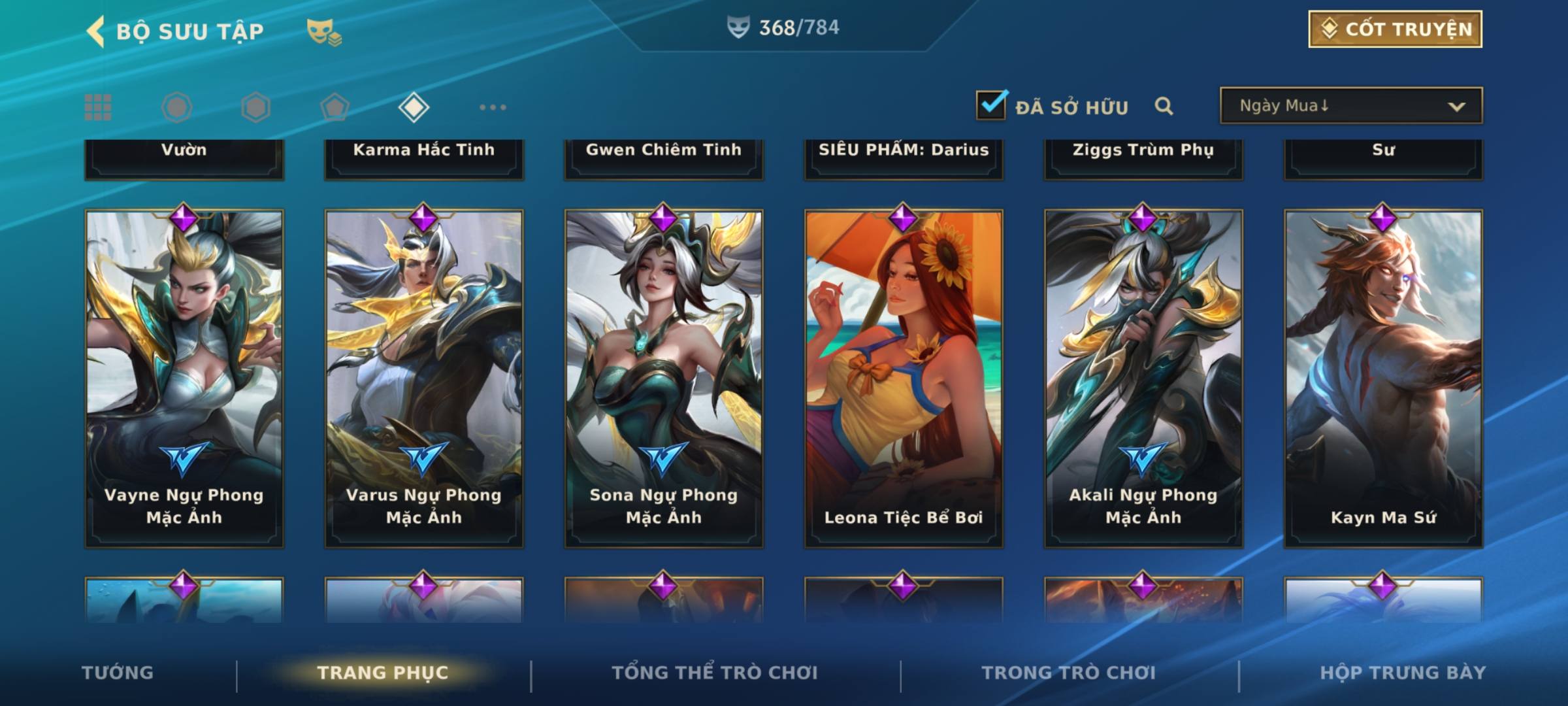Open Leona Tiệc Bể Bơi skin card

point(904,378)
